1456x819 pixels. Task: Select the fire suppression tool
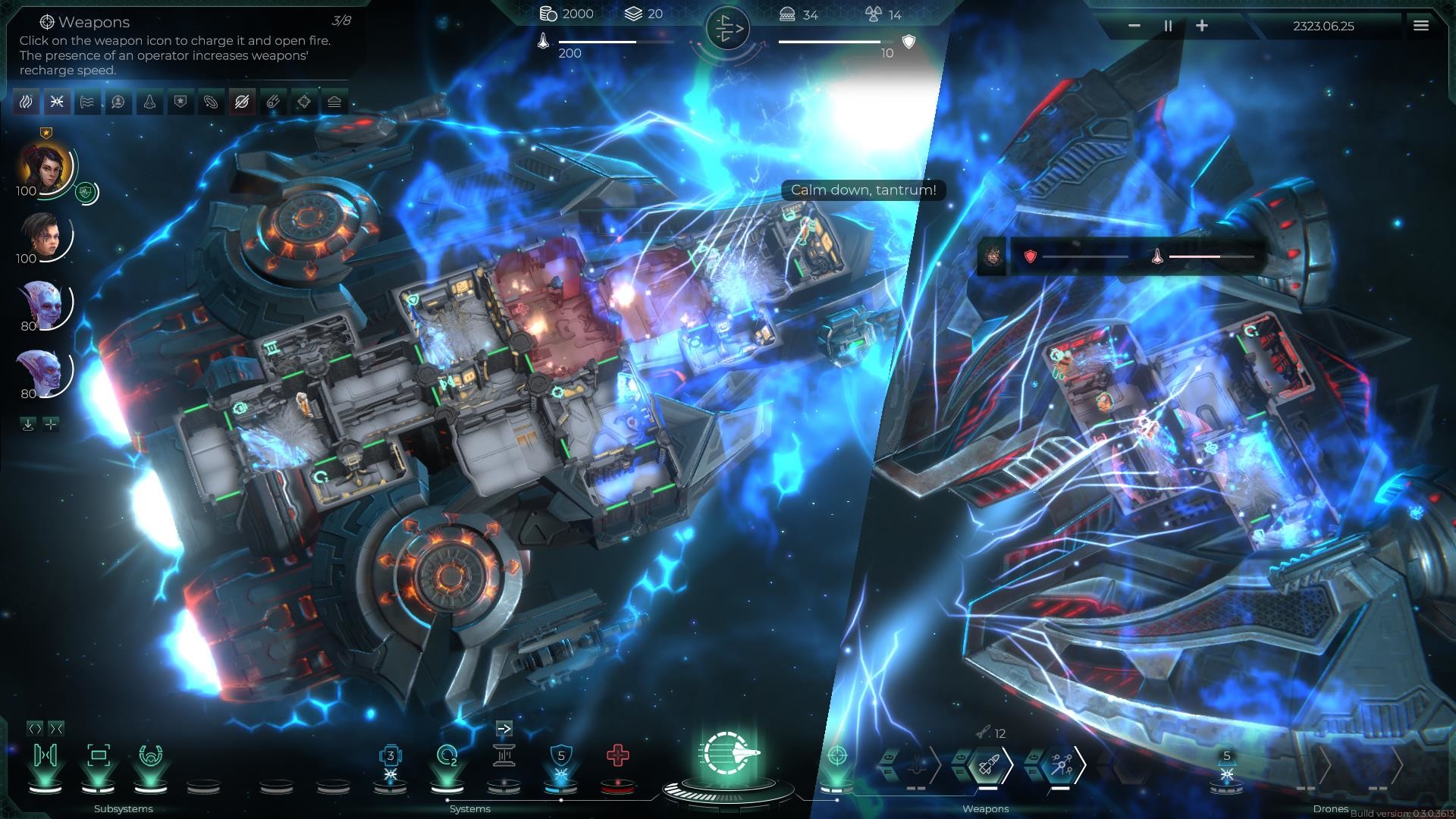[26, 101]
